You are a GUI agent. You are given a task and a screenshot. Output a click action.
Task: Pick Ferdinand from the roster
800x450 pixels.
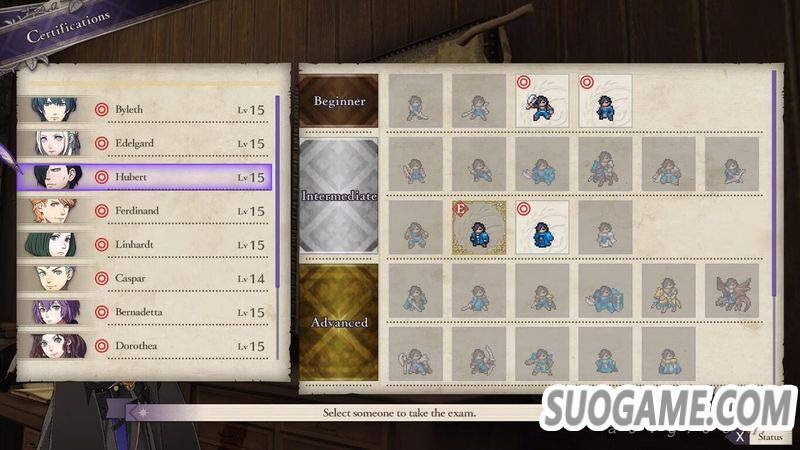tap(150, 211)
